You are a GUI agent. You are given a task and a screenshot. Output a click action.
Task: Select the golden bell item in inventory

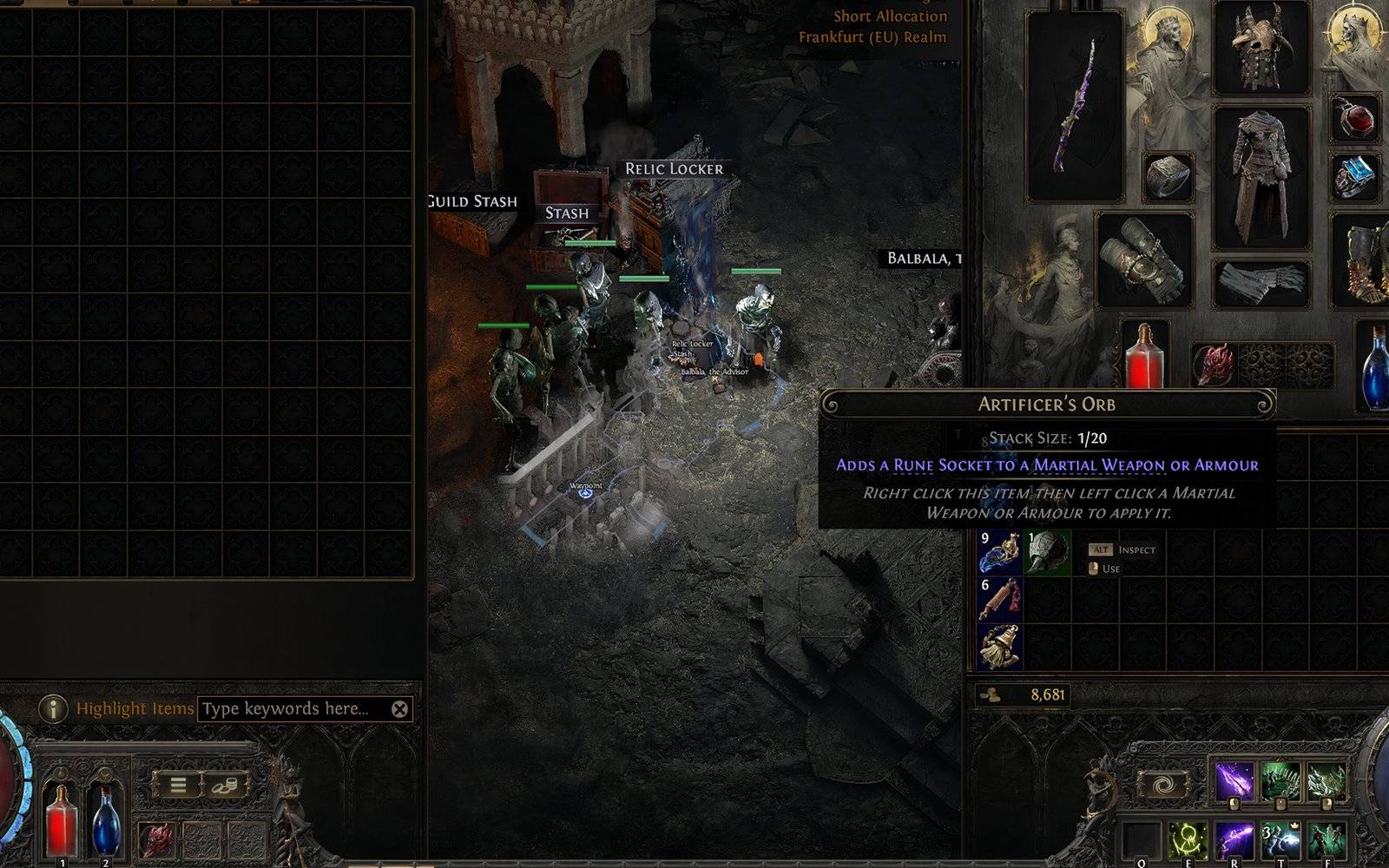[1000, 647]
